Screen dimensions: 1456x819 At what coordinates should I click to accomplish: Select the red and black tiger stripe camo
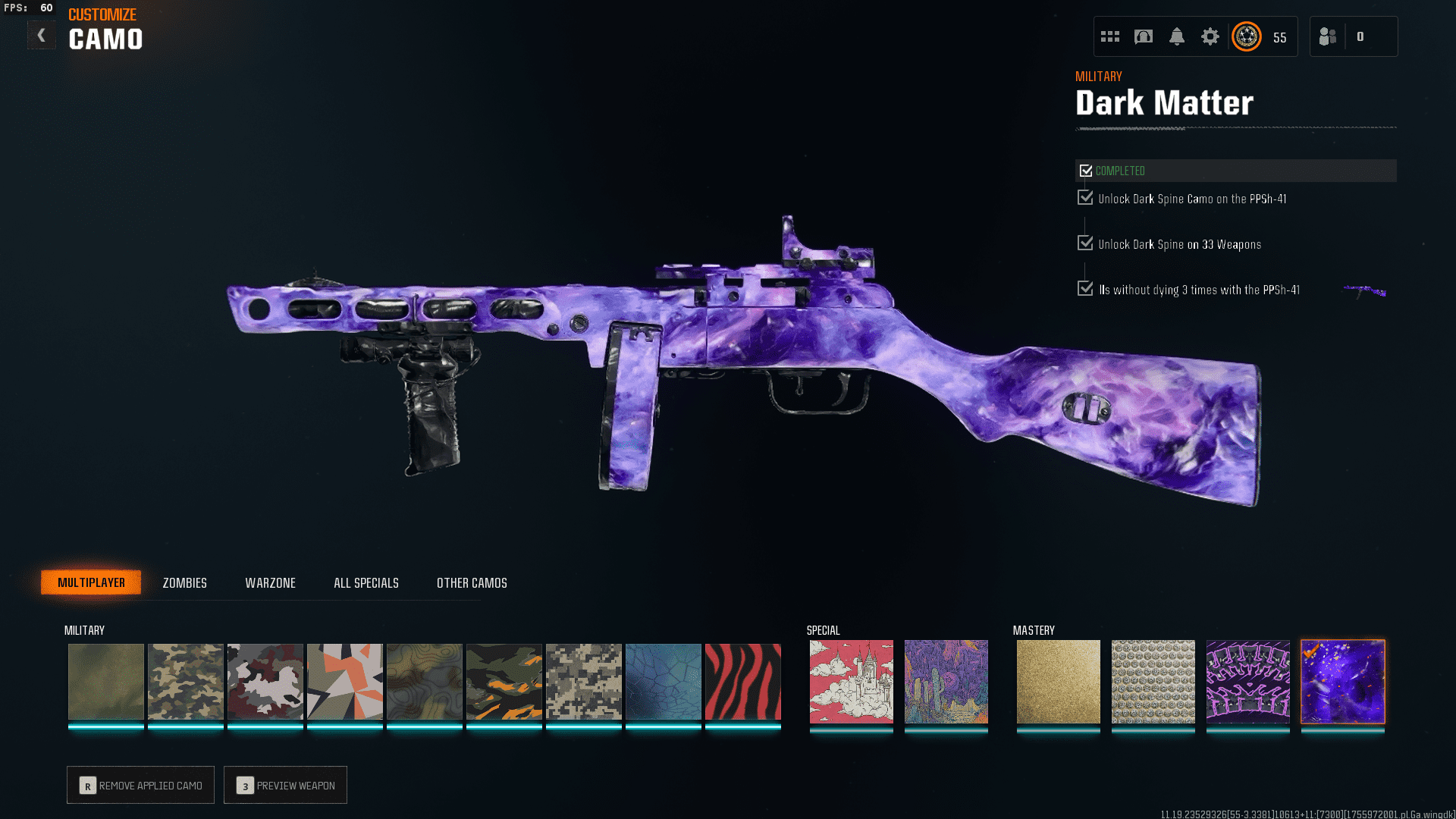tap(742, 682)
